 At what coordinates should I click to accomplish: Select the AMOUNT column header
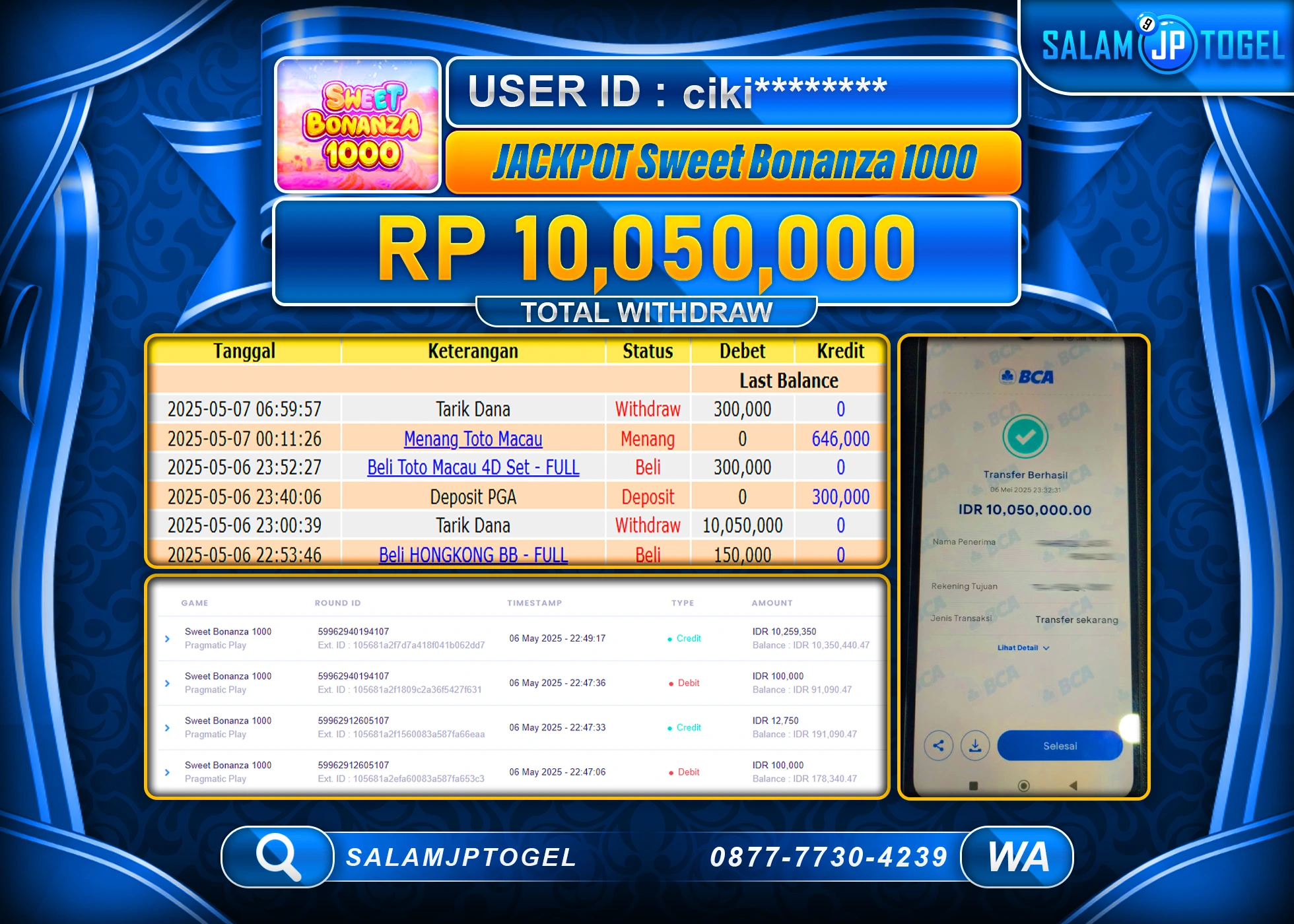(773, 603)
